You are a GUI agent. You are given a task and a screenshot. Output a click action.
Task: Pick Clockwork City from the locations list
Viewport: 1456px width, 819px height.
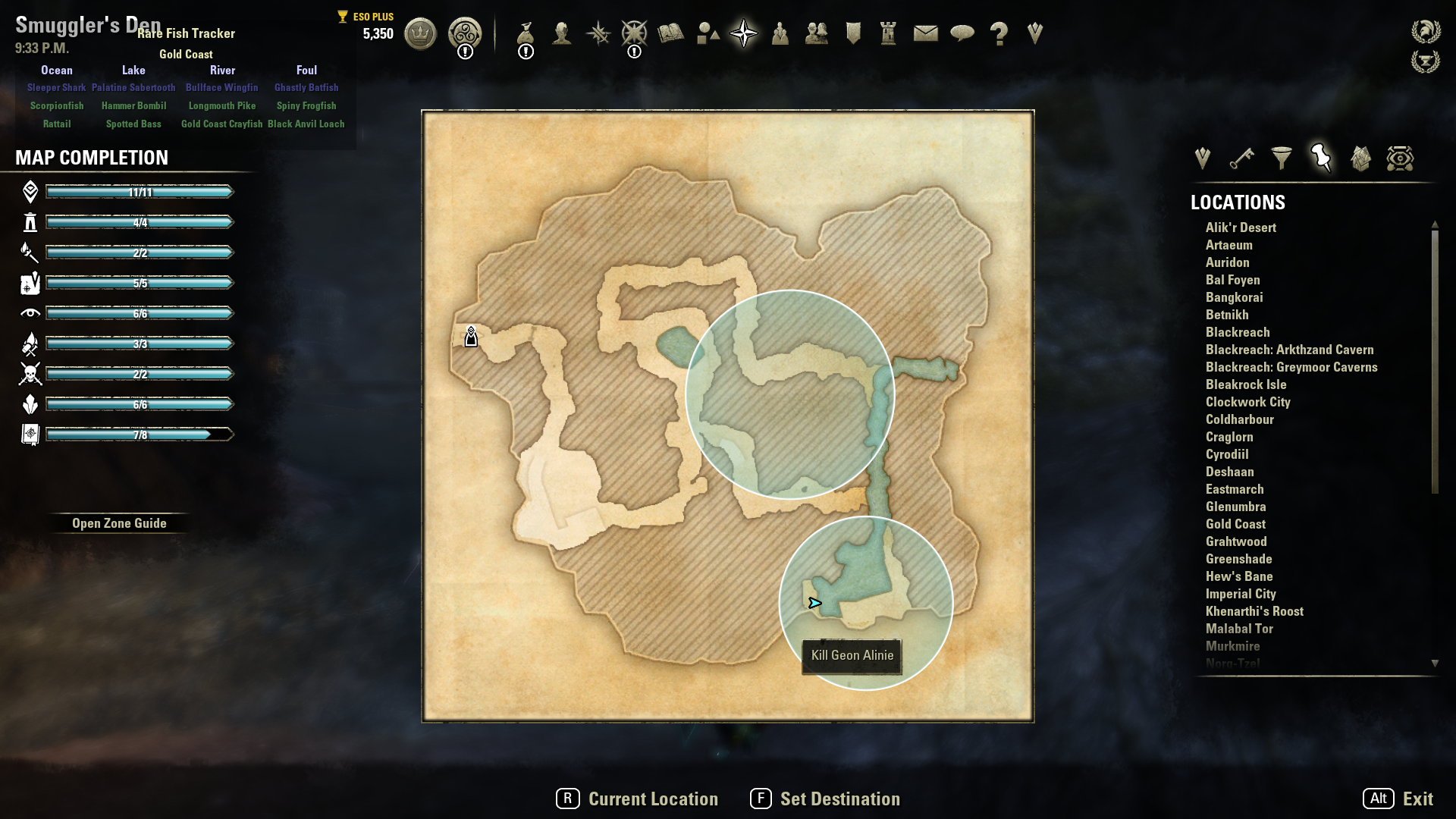pos(1247,402)
